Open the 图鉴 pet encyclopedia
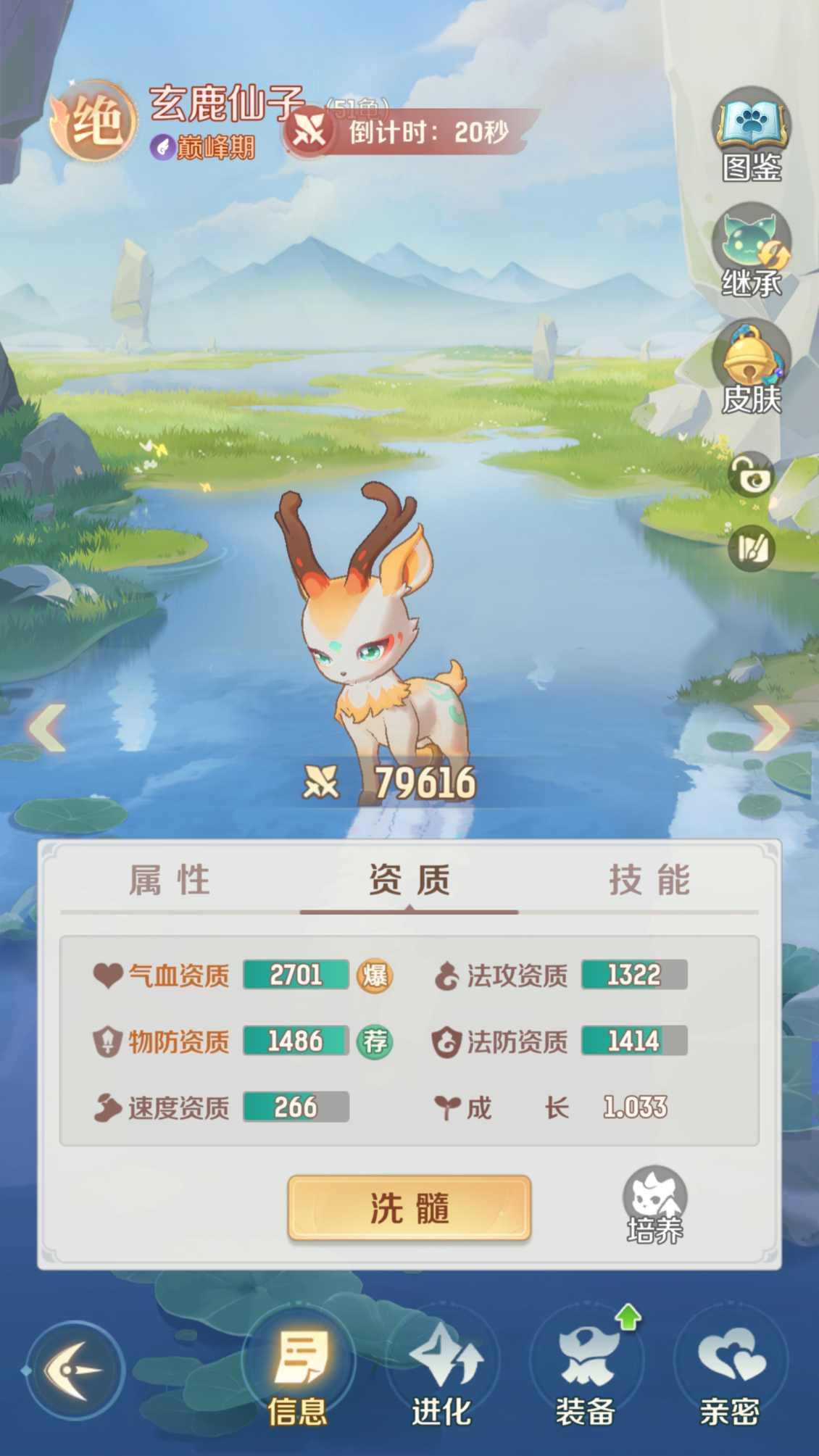 point(751,132)
